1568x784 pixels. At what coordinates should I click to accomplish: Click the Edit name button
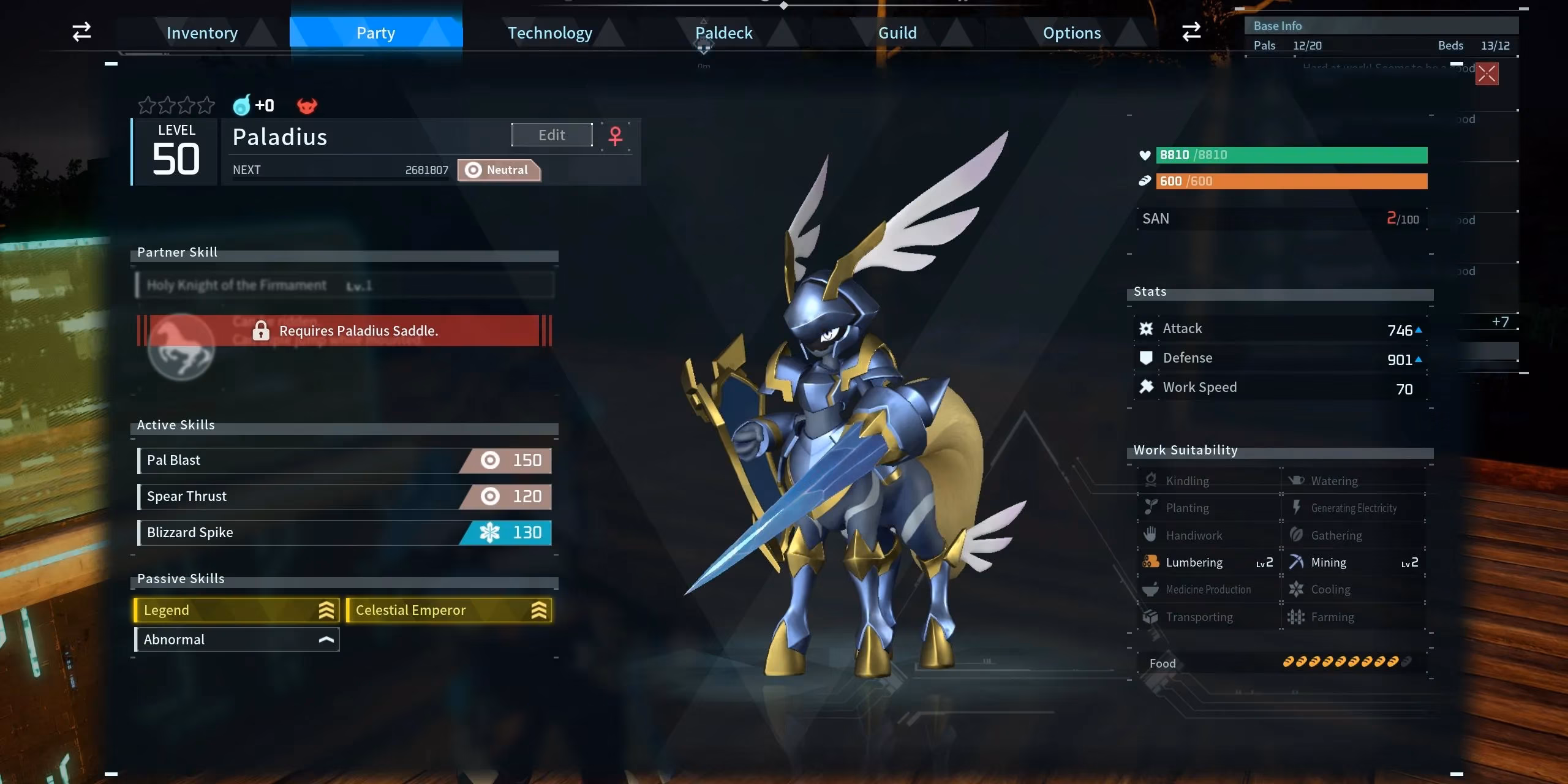552,135
